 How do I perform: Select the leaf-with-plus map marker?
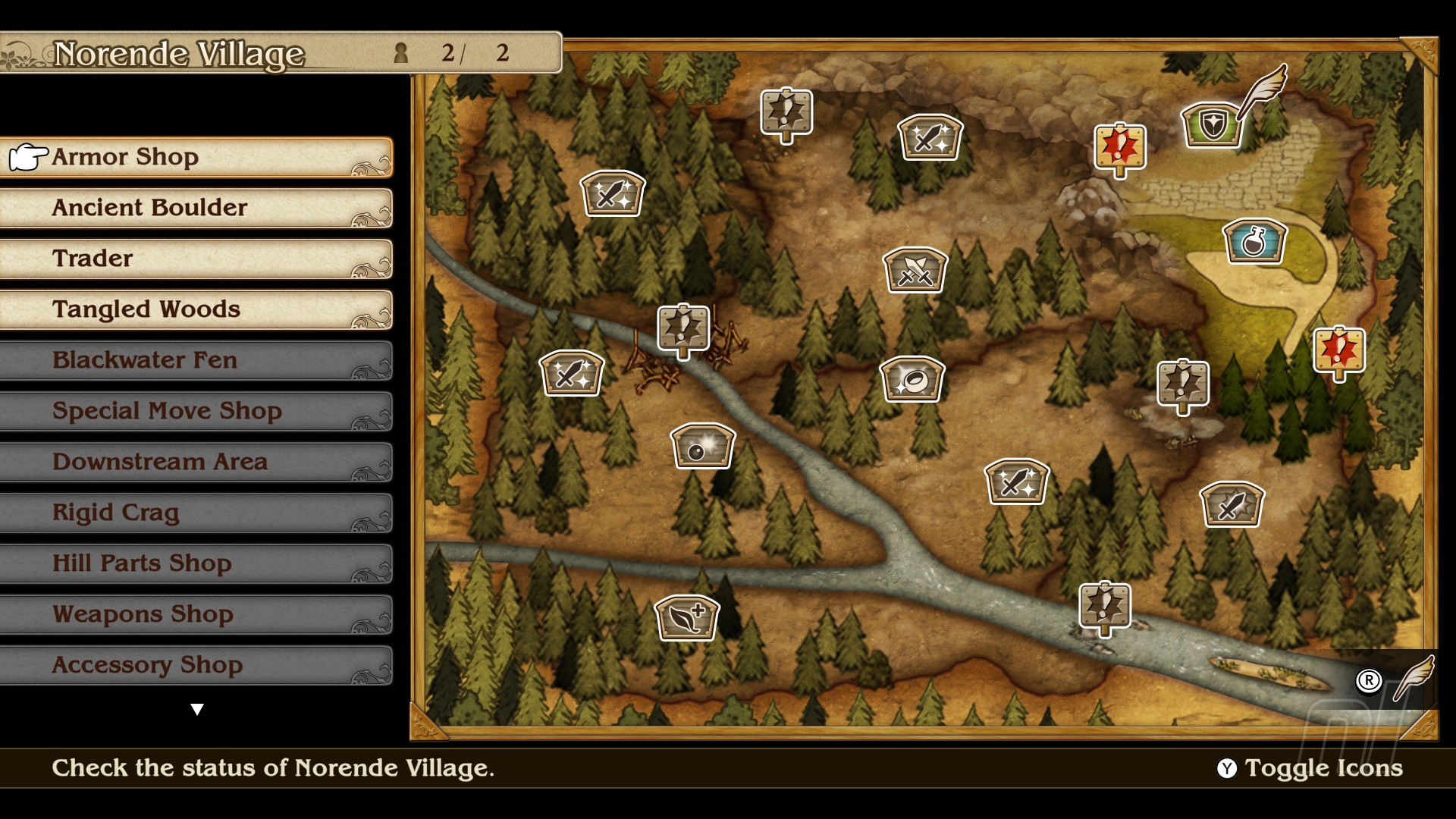(x=687, y=617)
